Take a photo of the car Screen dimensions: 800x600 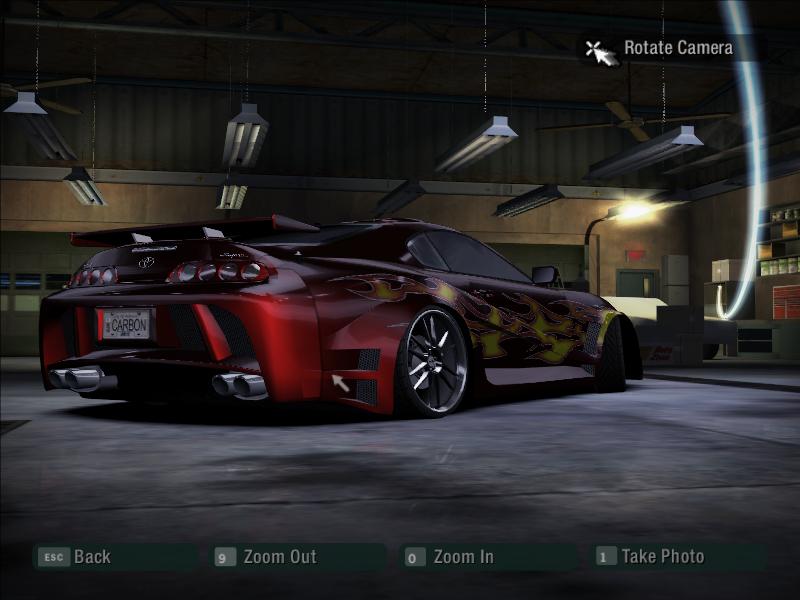pyautogui.click(x=662, y=557)
